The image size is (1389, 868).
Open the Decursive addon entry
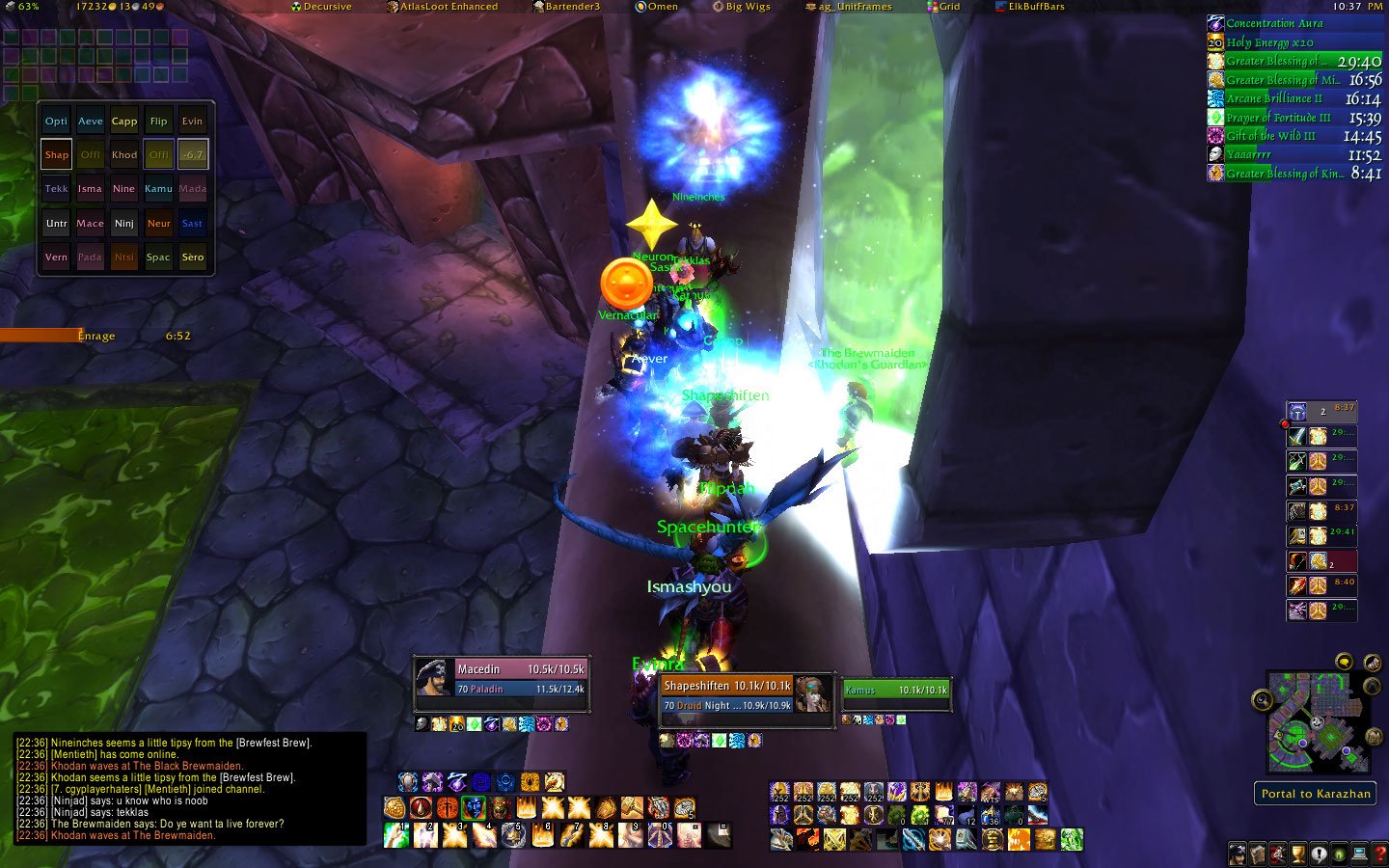click(321, 7)
